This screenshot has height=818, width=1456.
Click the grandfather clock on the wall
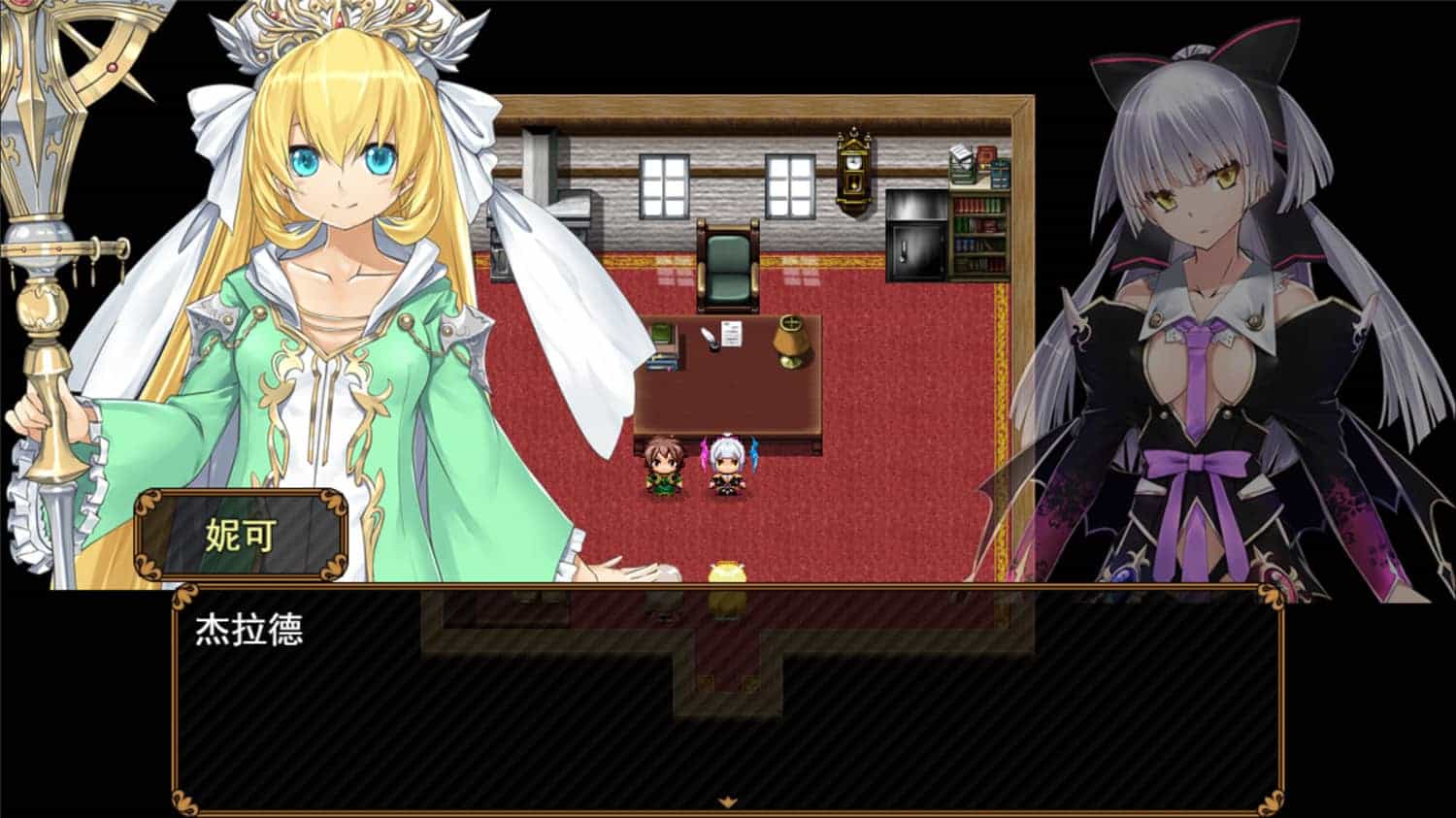(852, 170)
